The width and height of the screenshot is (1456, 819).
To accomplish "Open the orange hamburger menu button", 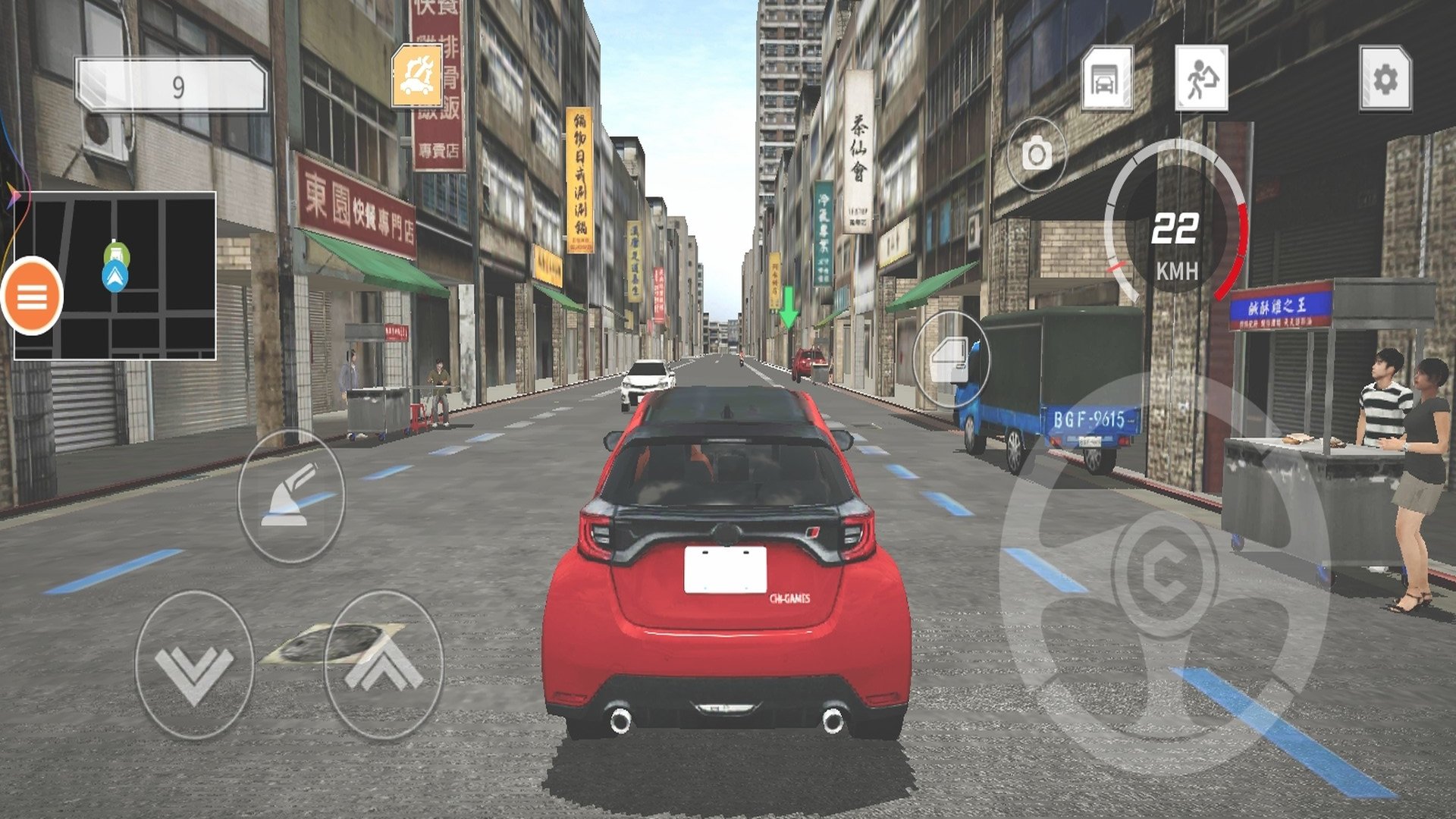I will [x=32, y=296].
